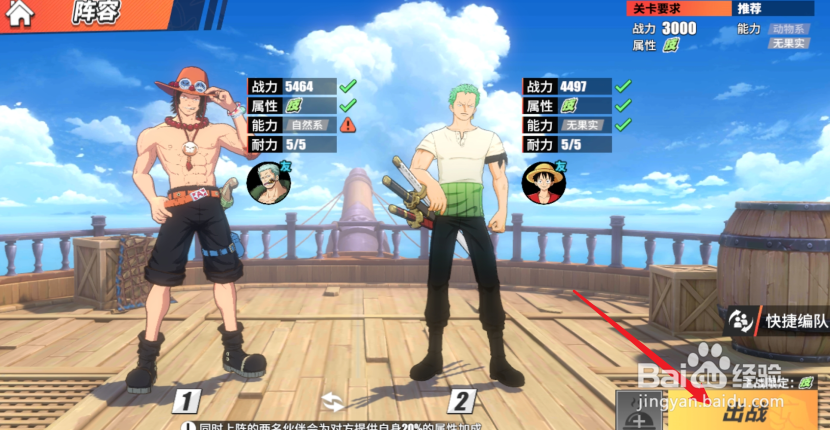The width and height of the screenshot is (830, 430).
Task: Open 快捷编队 quick team formation
Action: [780, 321]
